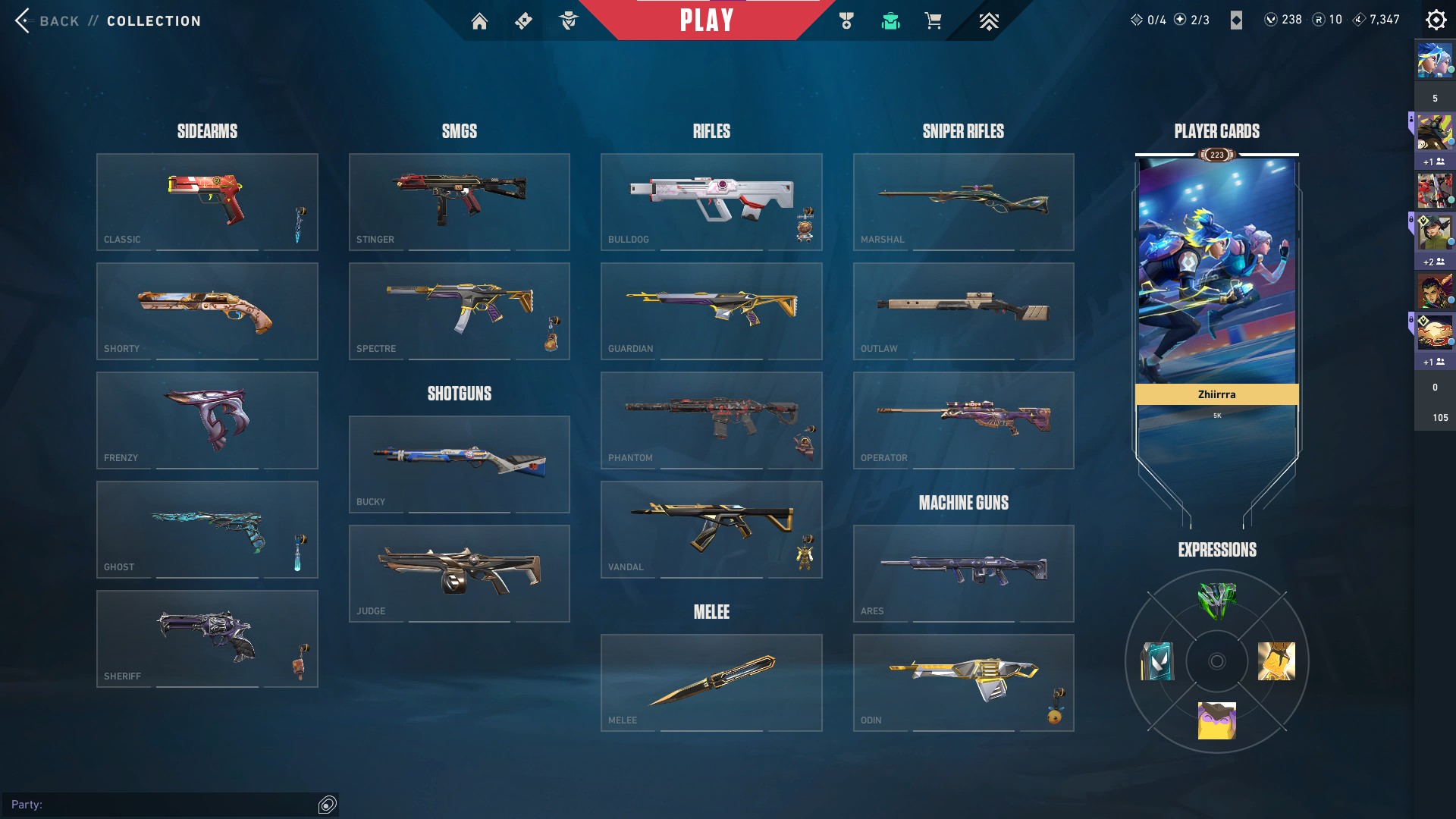Open the Battle Pass ticket icon

pos(522,20)
